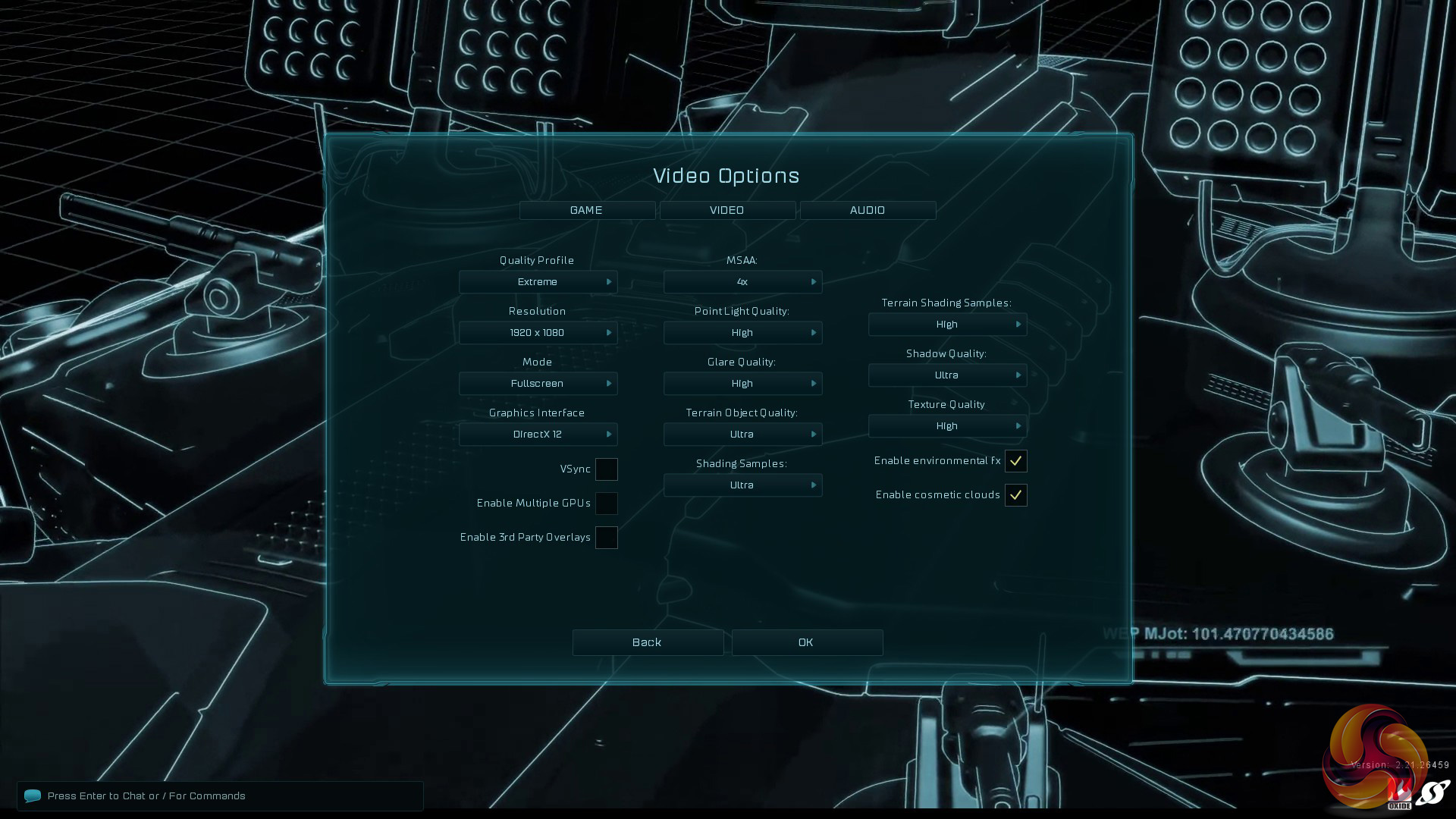Change the Graphics Interface from DirectX 12

click(x=538, y=435)
